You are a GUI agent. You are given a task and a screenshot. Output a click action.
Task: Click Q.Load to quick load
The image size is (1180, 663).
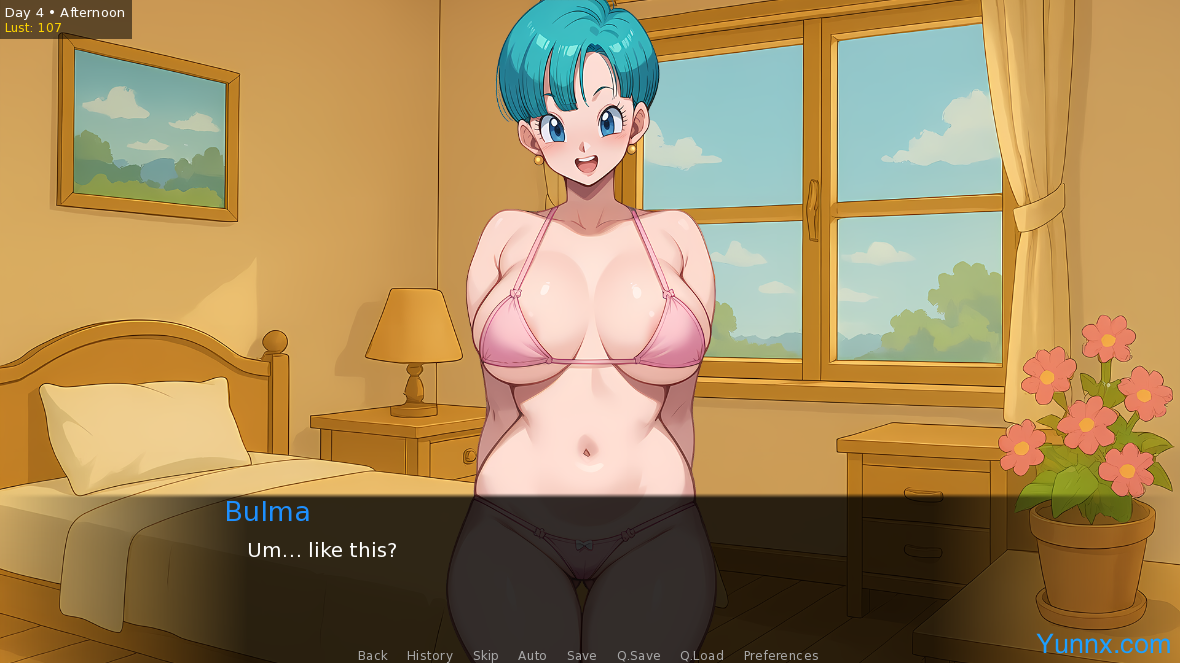click(701, 655)
